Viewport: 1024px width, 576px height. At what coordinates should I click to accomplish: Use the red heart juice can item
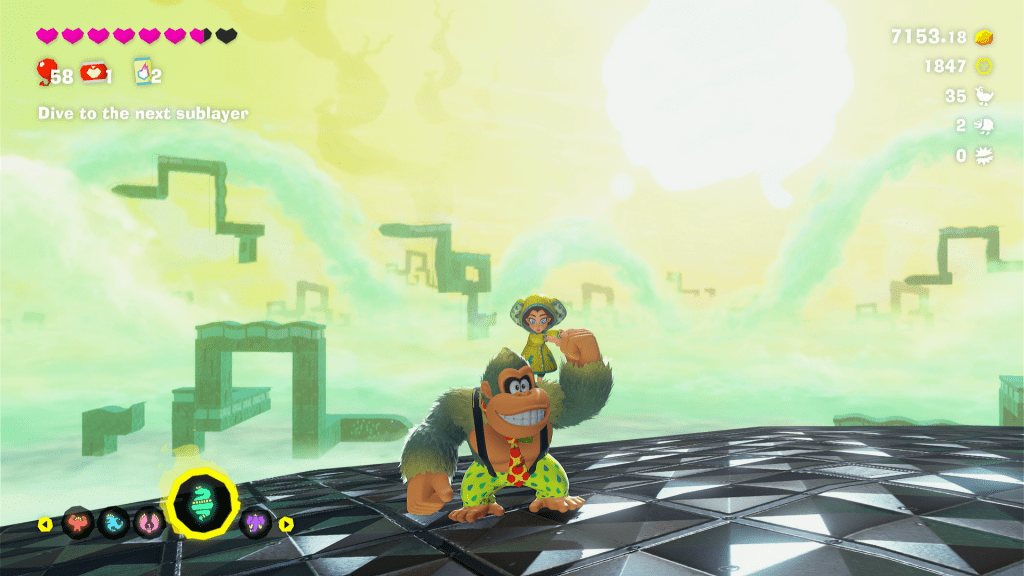95,71
